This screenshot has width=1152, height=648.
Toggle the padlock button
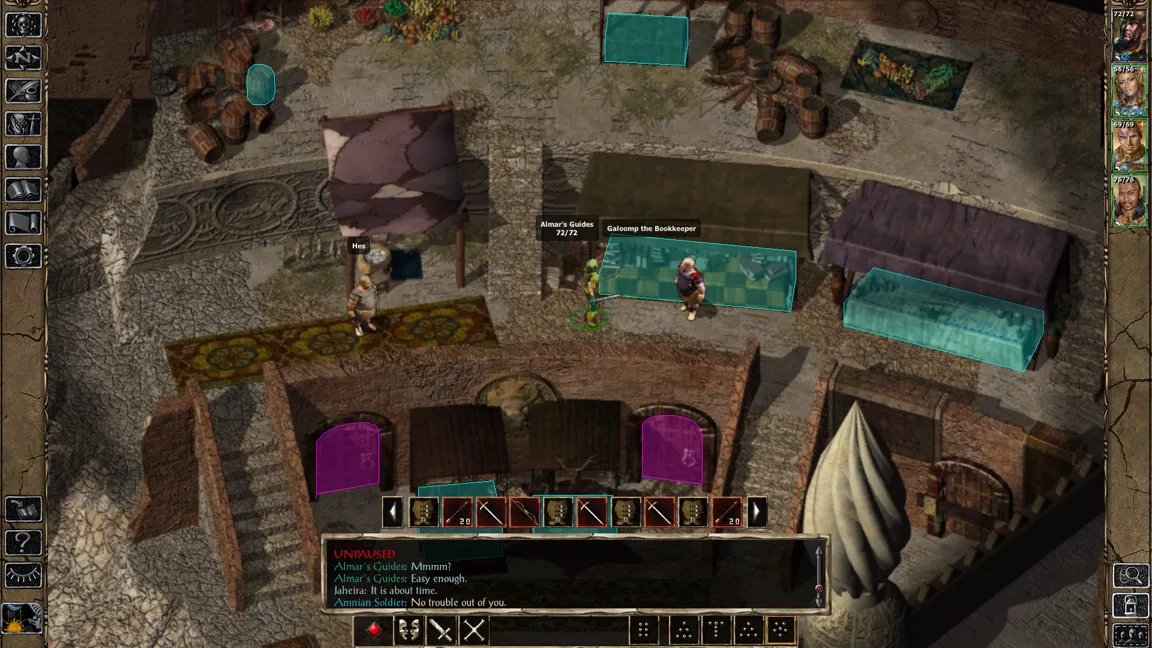tap(1130, 605)
